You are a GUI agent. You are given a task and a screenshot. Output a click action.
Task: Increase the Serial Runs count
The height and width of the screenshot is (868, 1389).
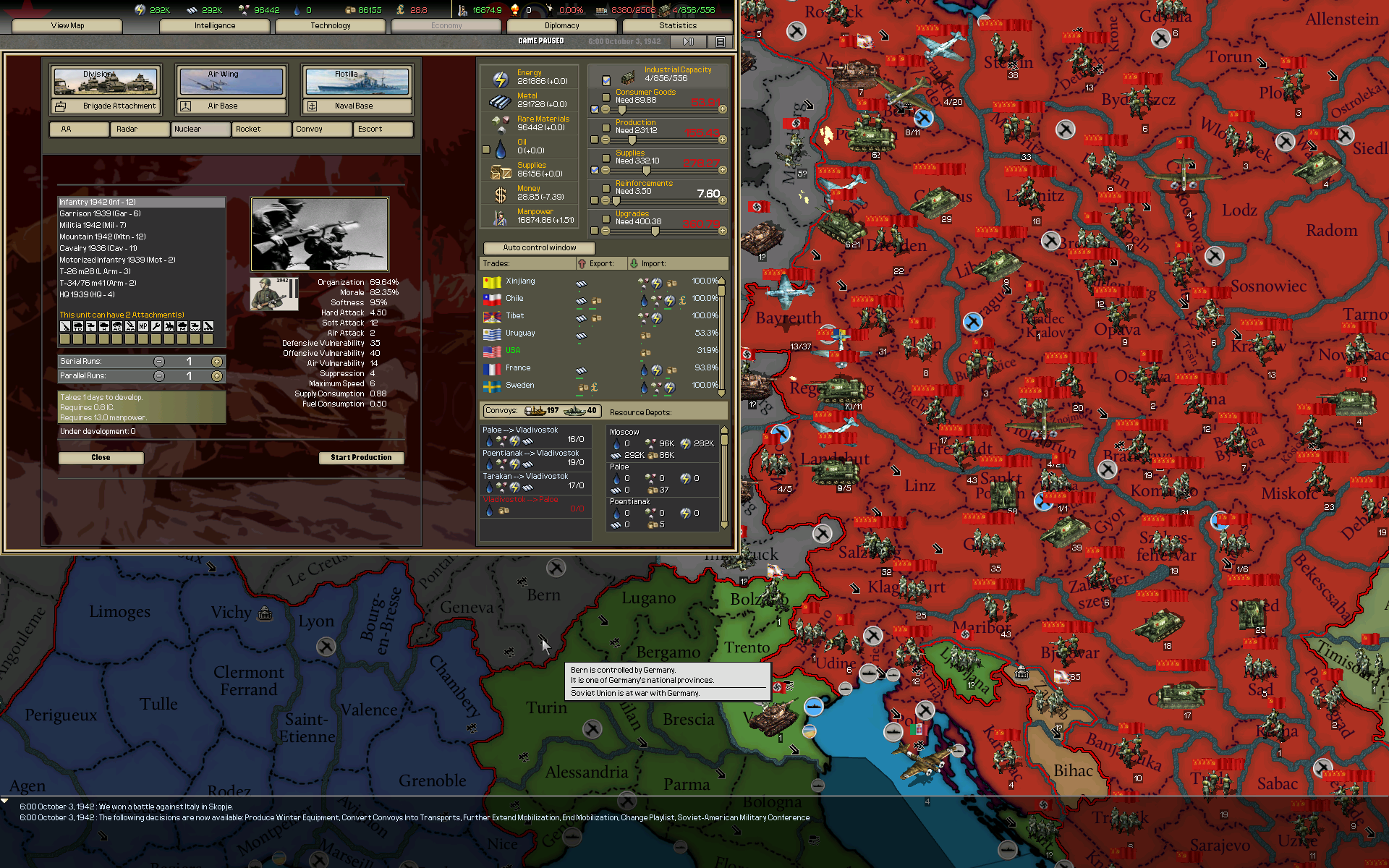216,362
